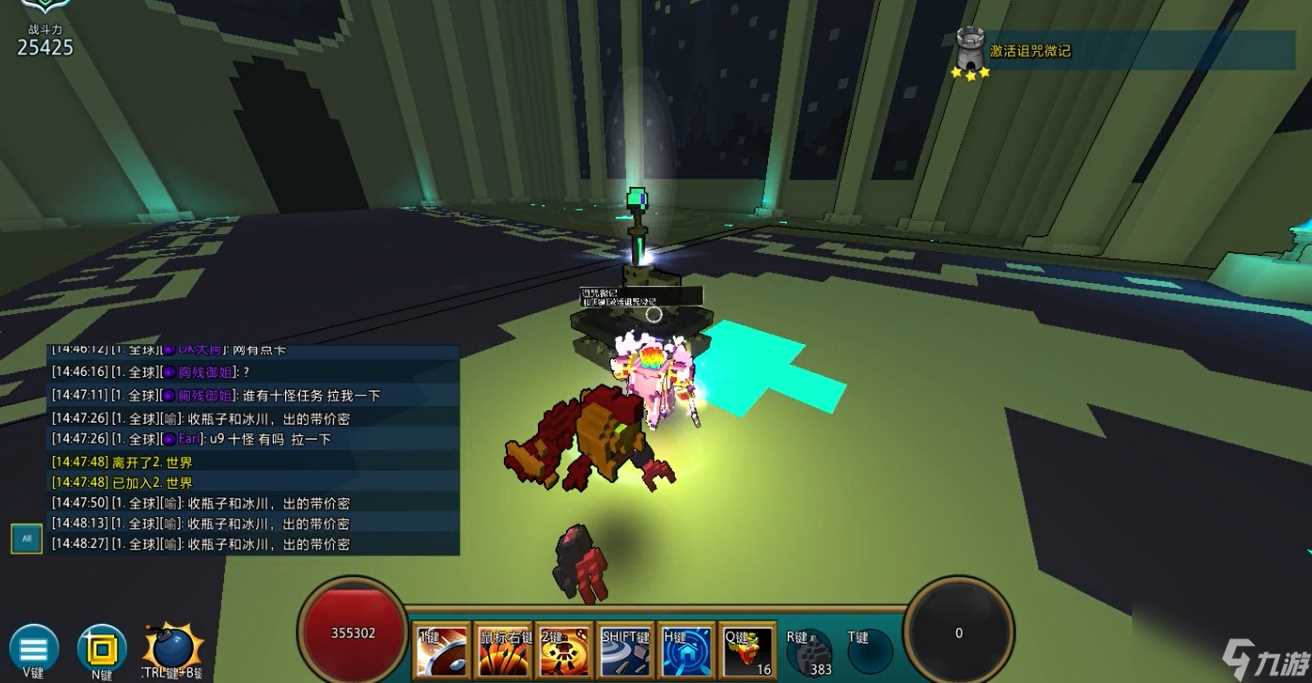
Task: Open the main menu hamburger icon
Action: point(33,647)
